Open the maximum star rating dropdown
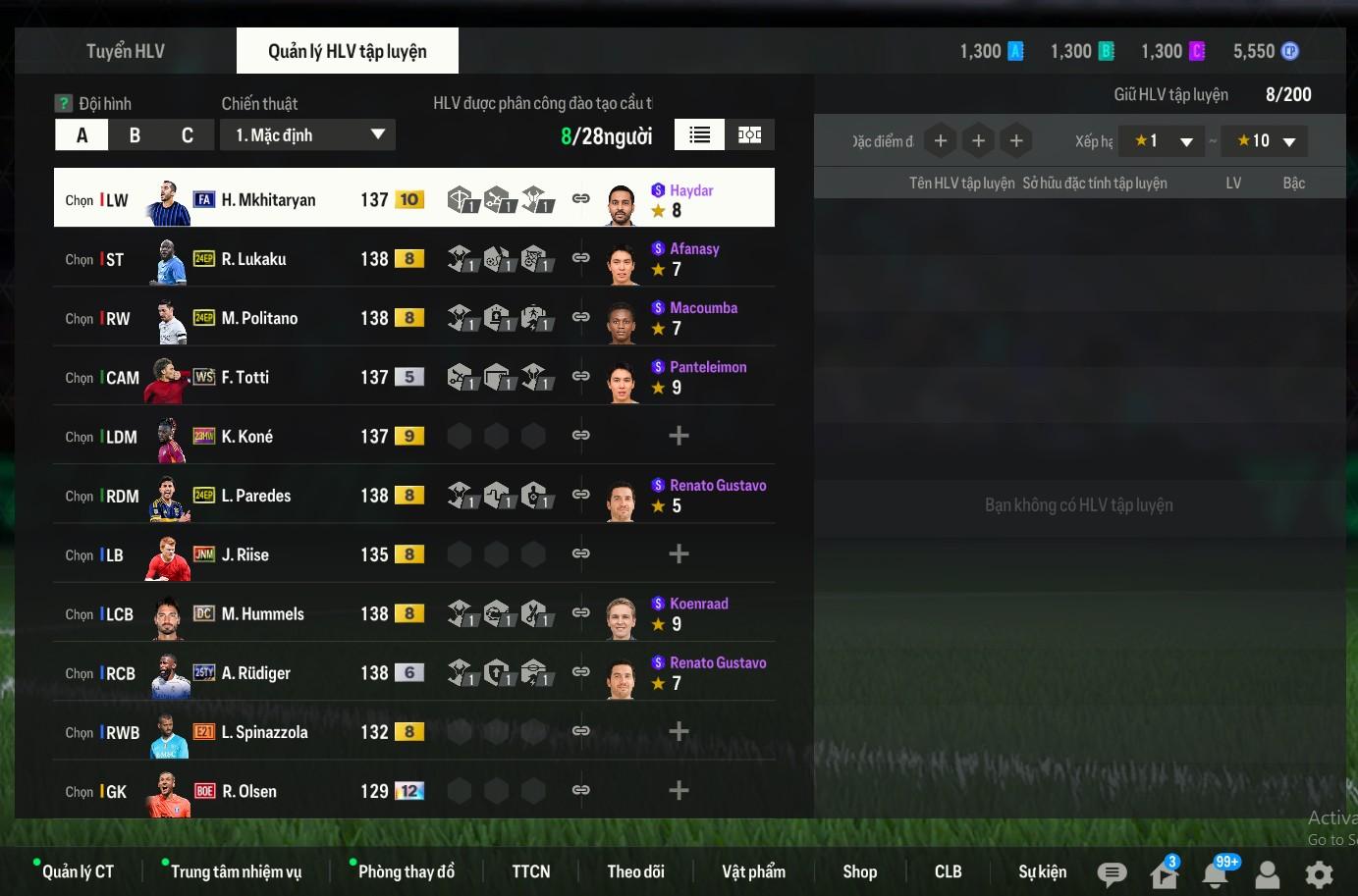Viewport: 1358px width, 896px height. (1266, 141)
